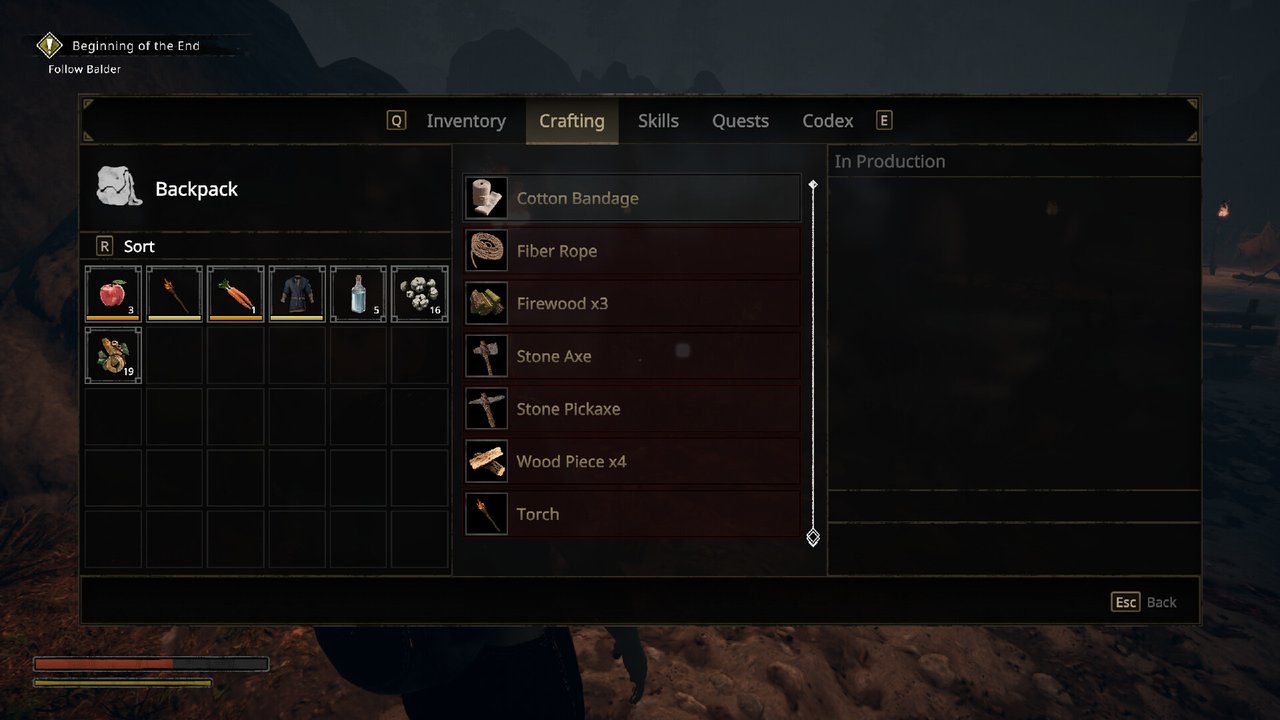1280x720 pixels.
Task: Pick the Firewood x3 recipe
Action: coord(632,303)
